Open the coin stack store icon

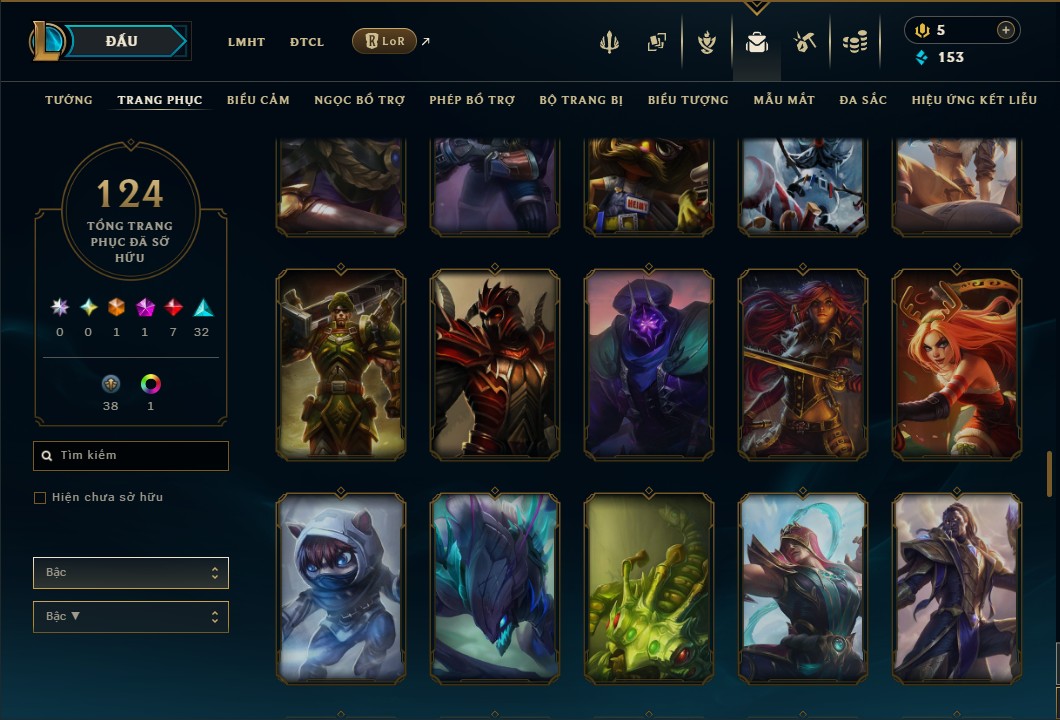854,42
